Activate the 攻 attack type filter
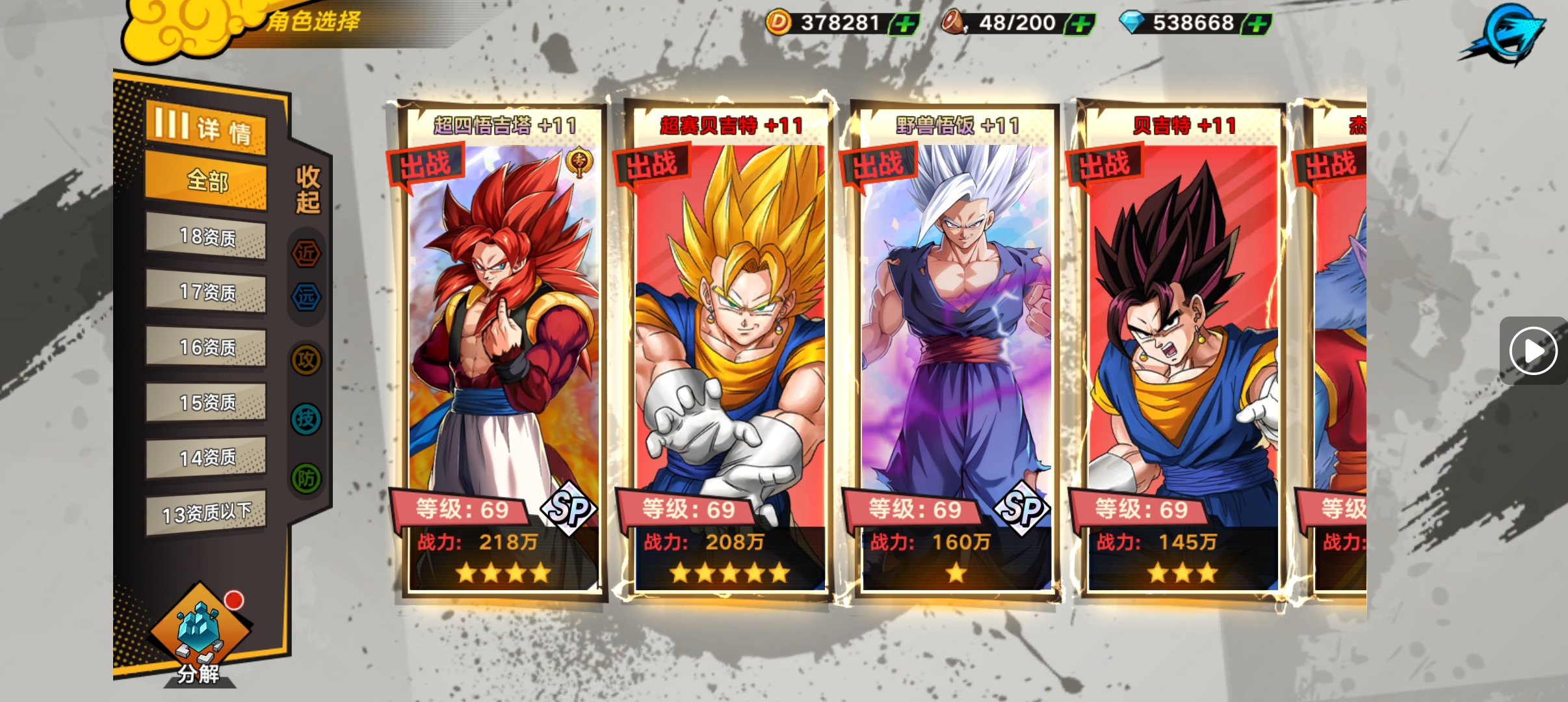 tap(306, 359)
